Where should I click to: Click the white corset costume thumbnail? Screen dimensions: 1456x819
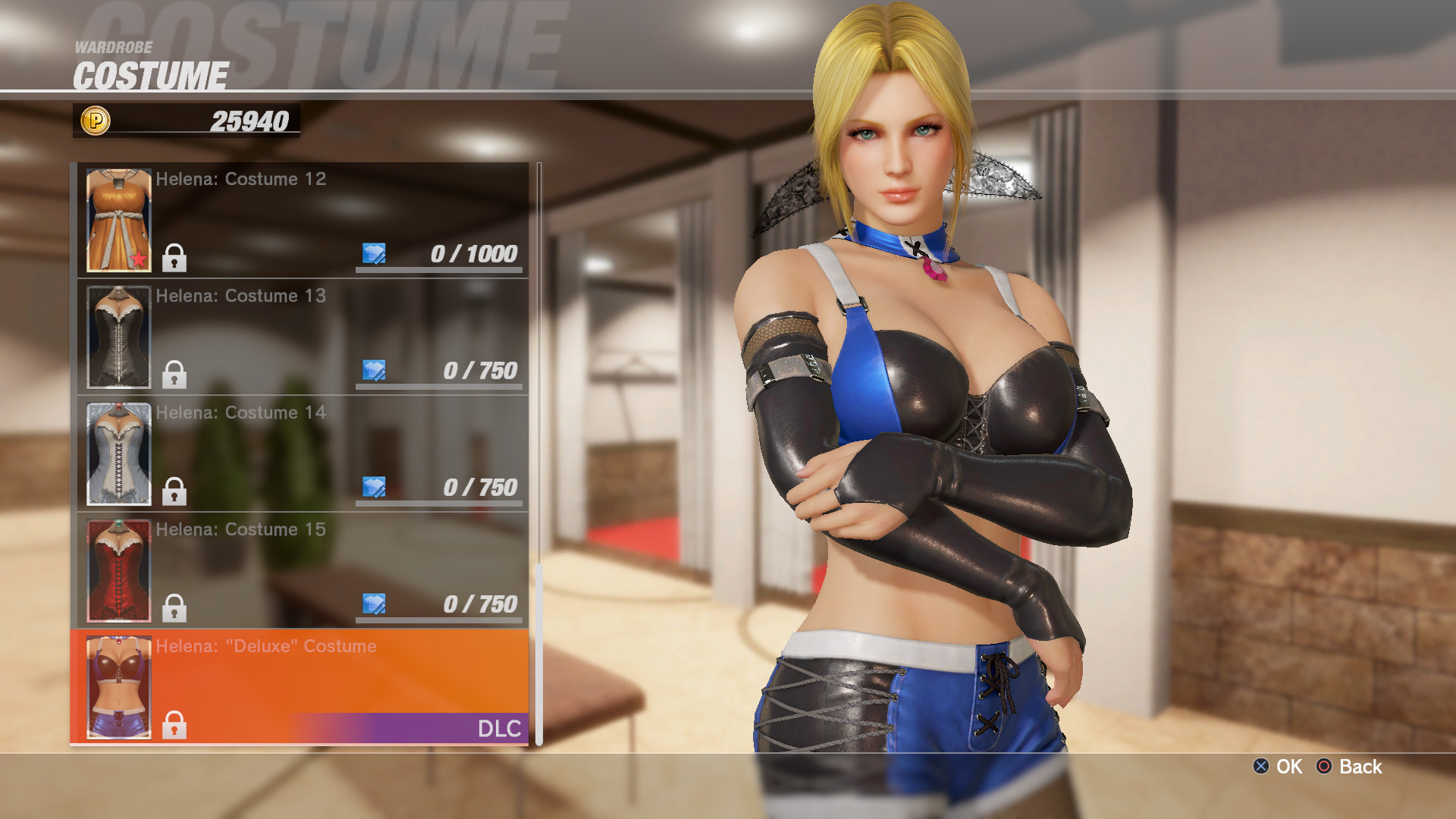[x=118, y=453]
